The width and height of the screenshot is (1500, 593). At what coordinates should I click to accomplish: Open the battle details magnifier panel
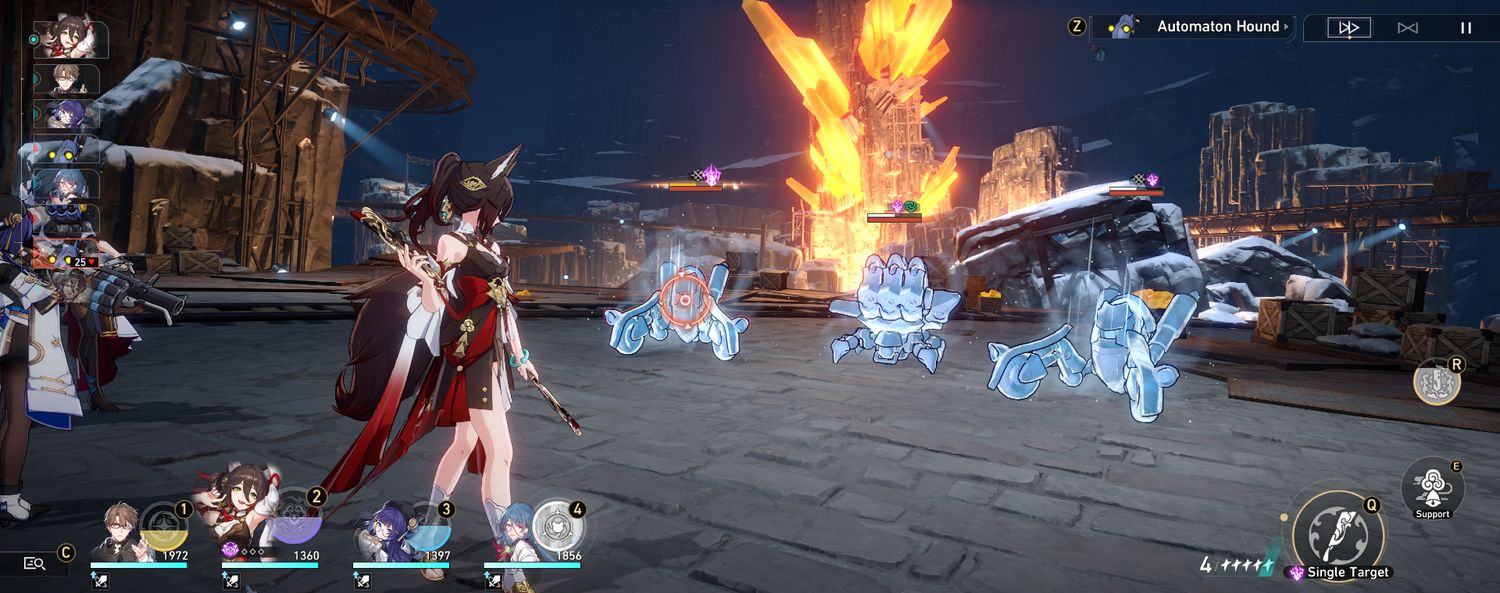(x=35, y=563)
